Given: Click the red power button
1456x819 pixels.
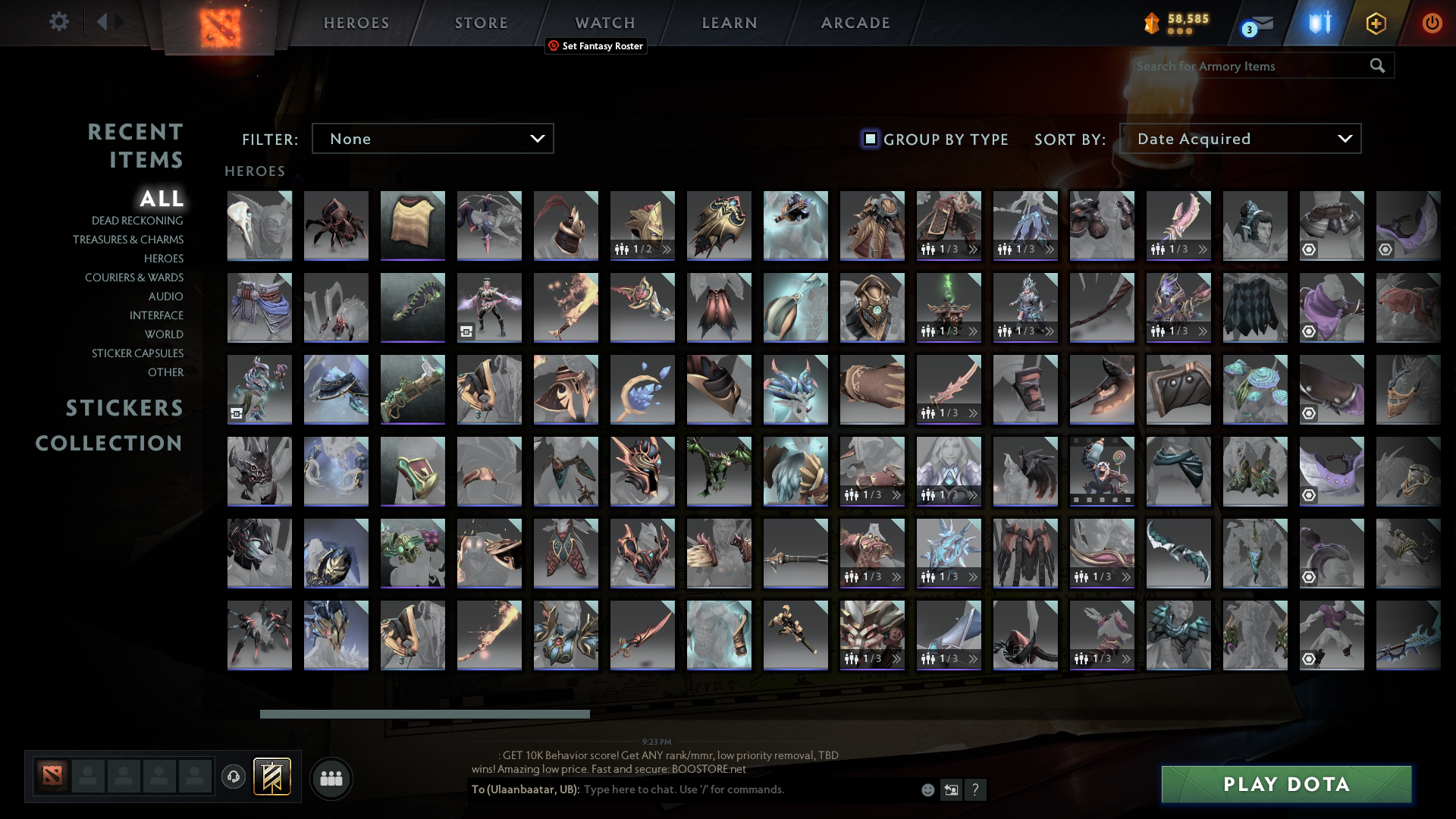Looking at the screenshot, I should pyautogui.click(x=1432, y=23).
